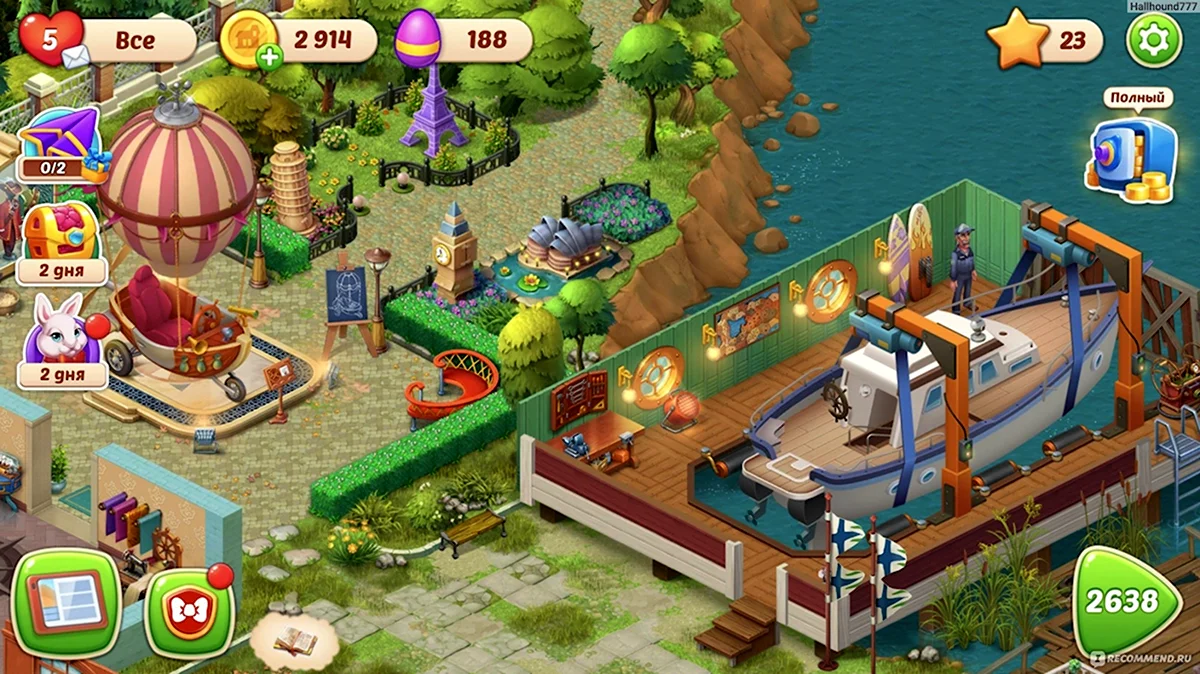
Task: Open the green tablet task list button
Action: coord(67,600)
